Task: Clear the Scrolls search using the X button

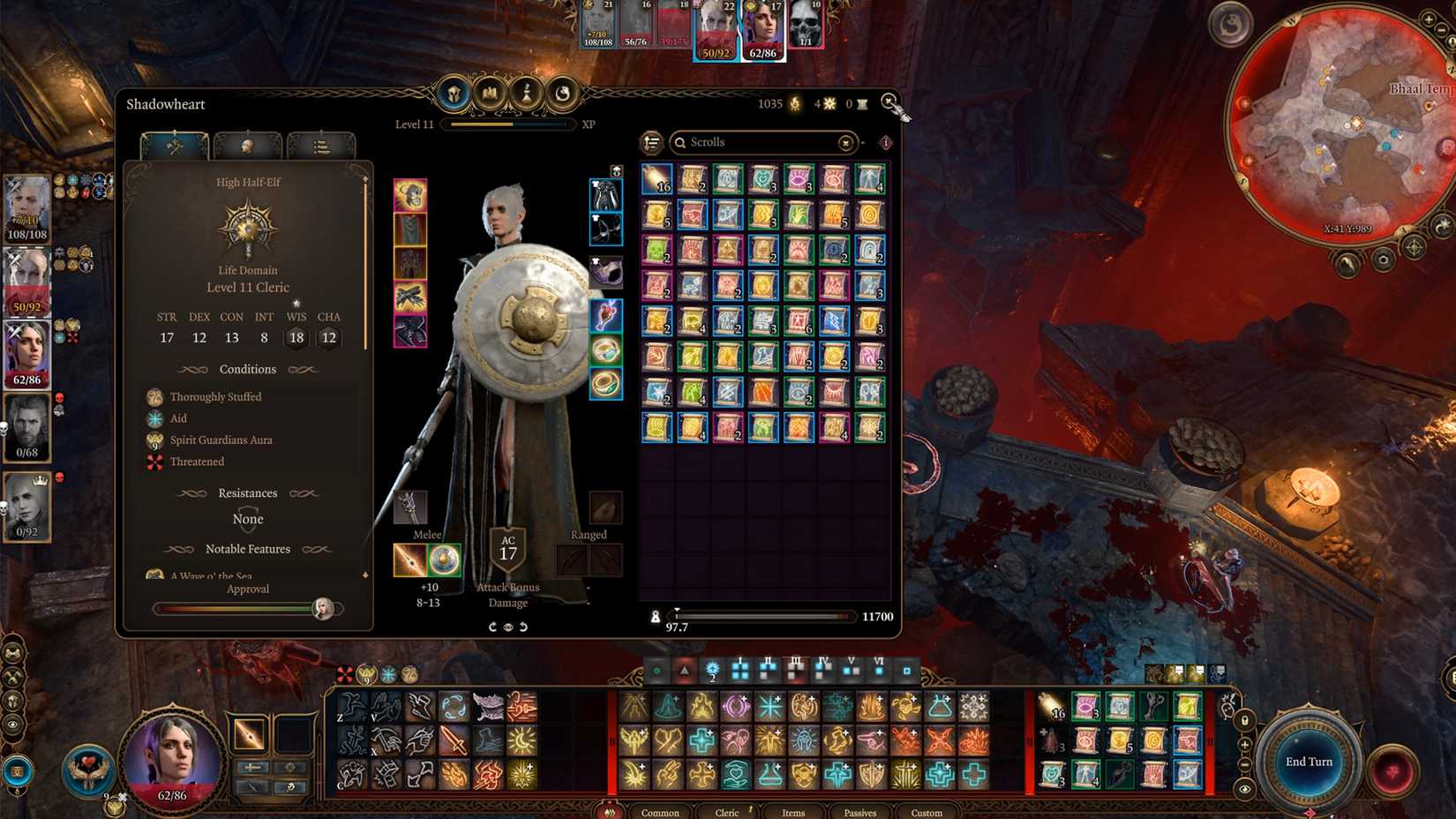Action: (x=845, y=143)
